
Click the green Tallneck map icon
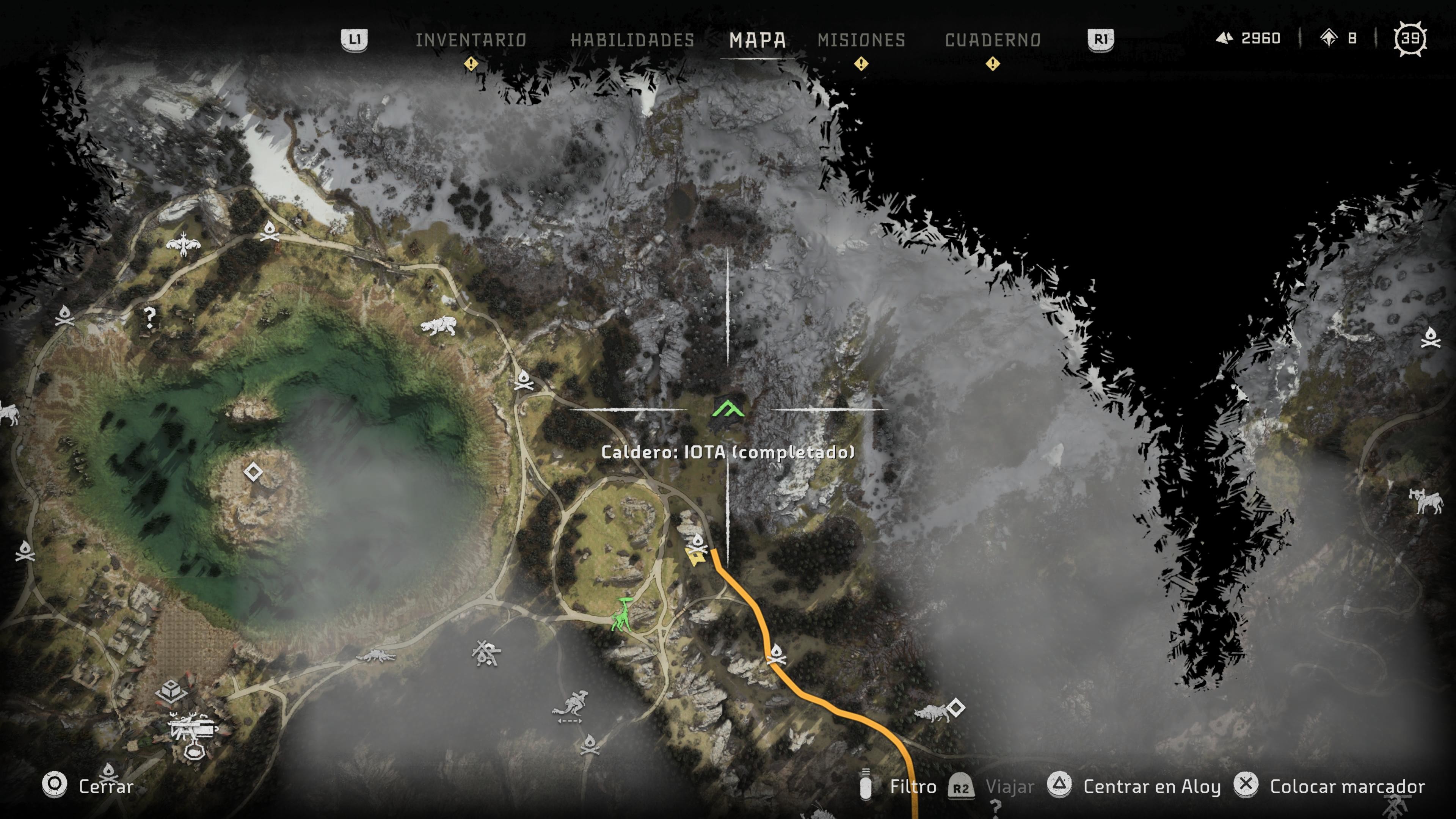point(622,615)
